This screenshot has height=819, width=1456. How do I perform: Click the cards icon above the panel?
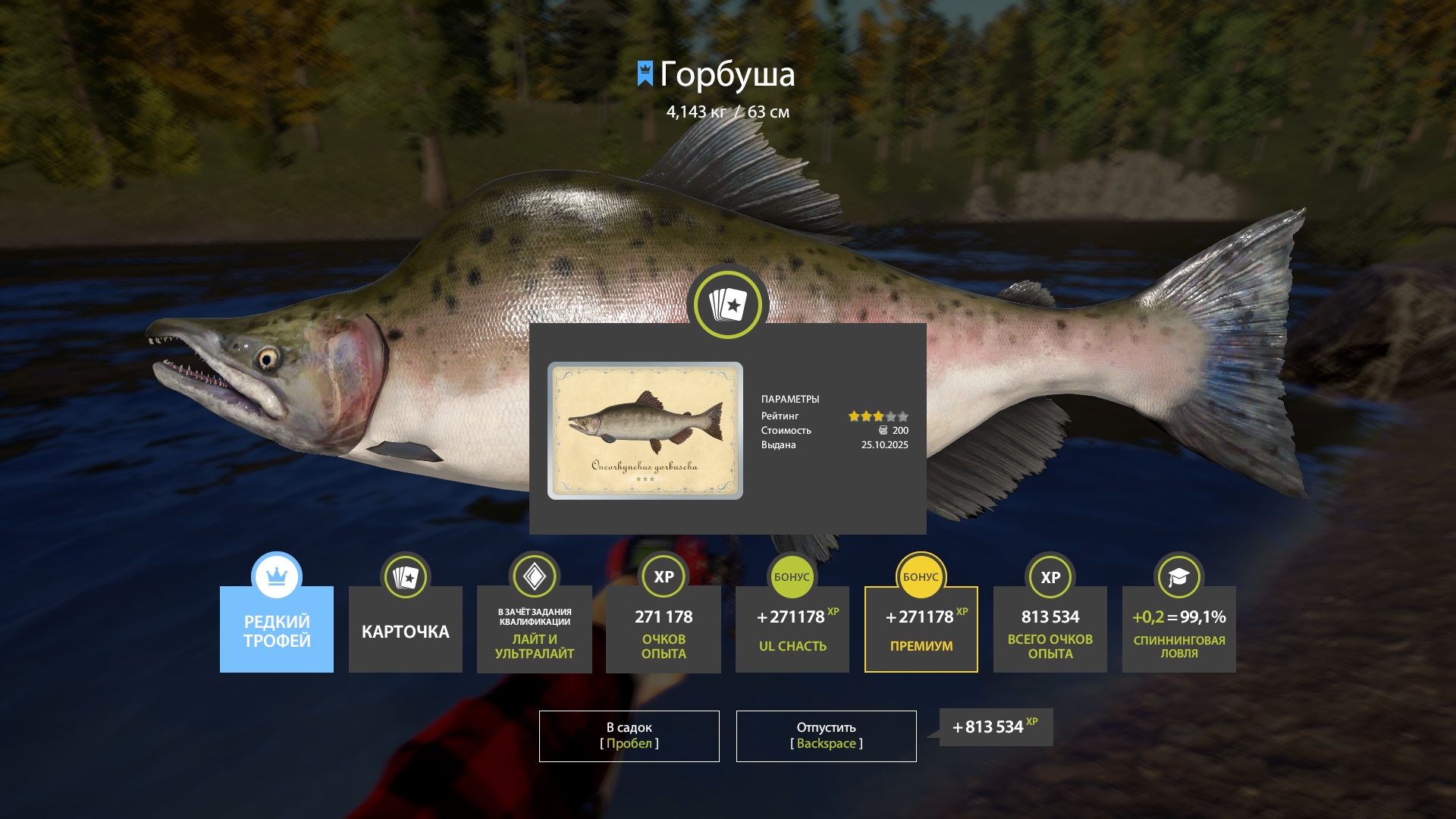[x=728, y=305]
